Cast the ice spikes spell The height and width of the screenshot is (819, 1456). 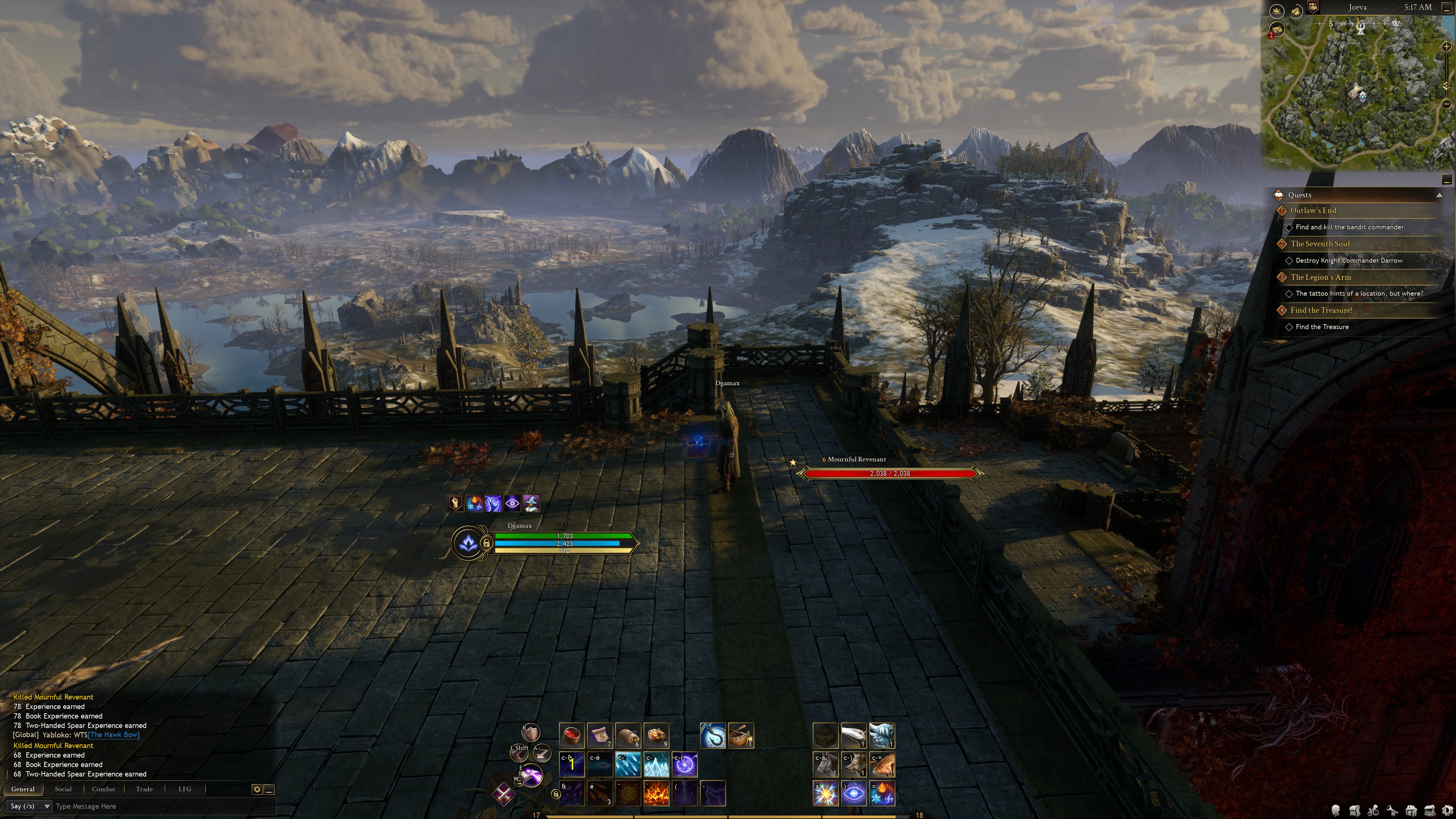656,764
